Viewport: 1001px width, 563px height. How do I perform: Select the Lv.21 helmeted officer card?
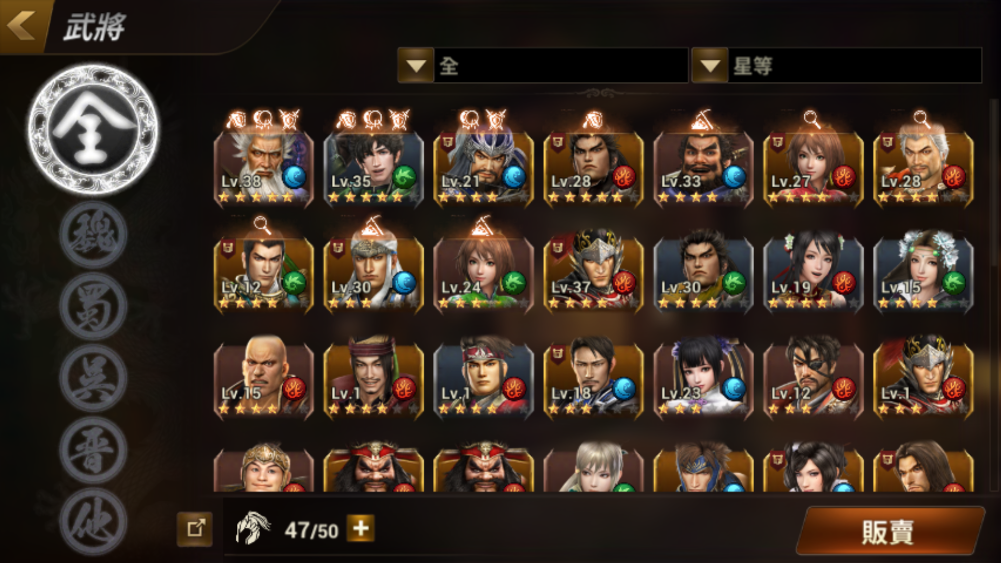click(483, 167)
